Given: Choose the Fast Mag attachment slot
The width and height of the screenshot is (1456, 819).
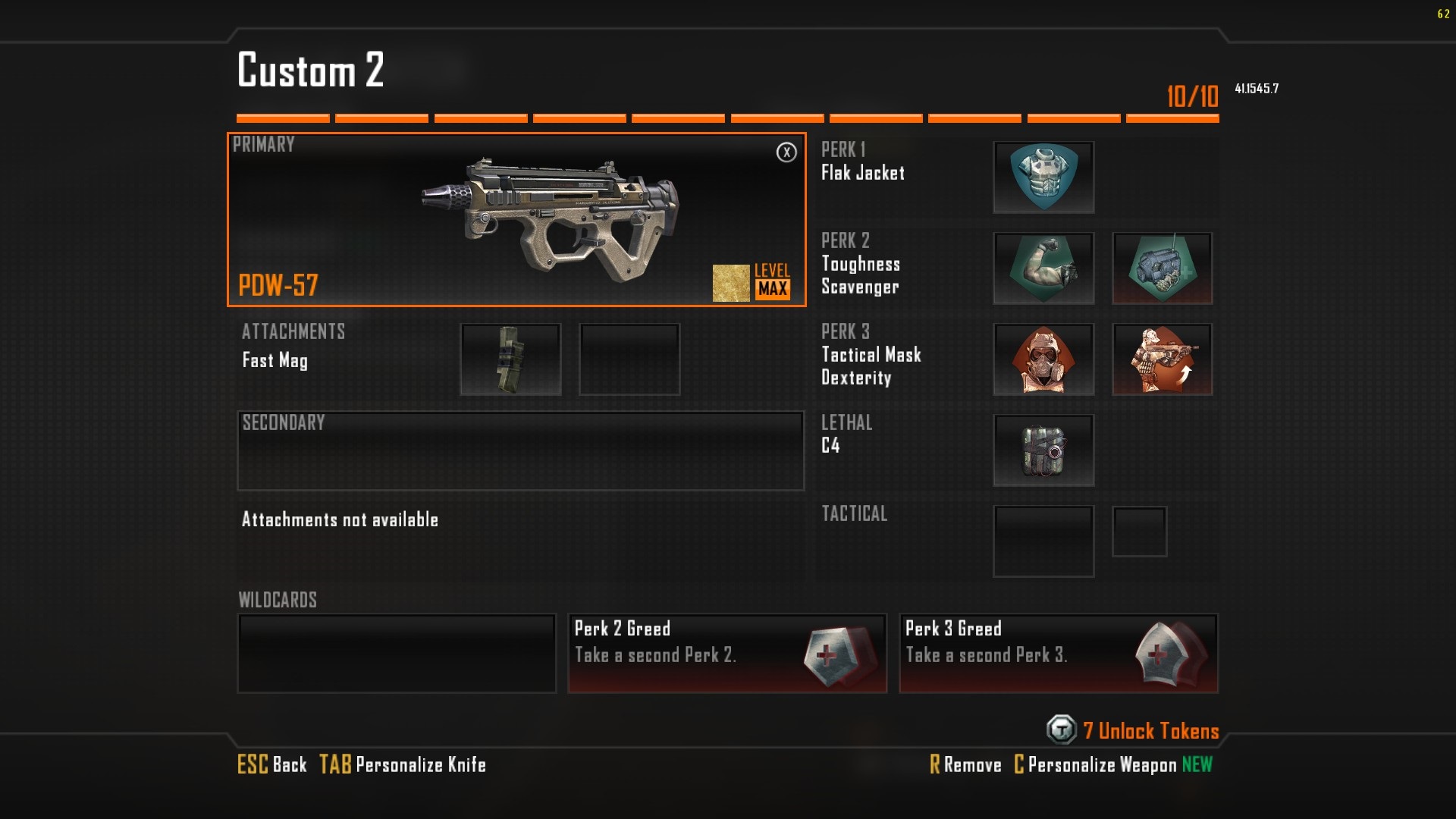Looking at the screenshot, I should [x=510, y=359].
